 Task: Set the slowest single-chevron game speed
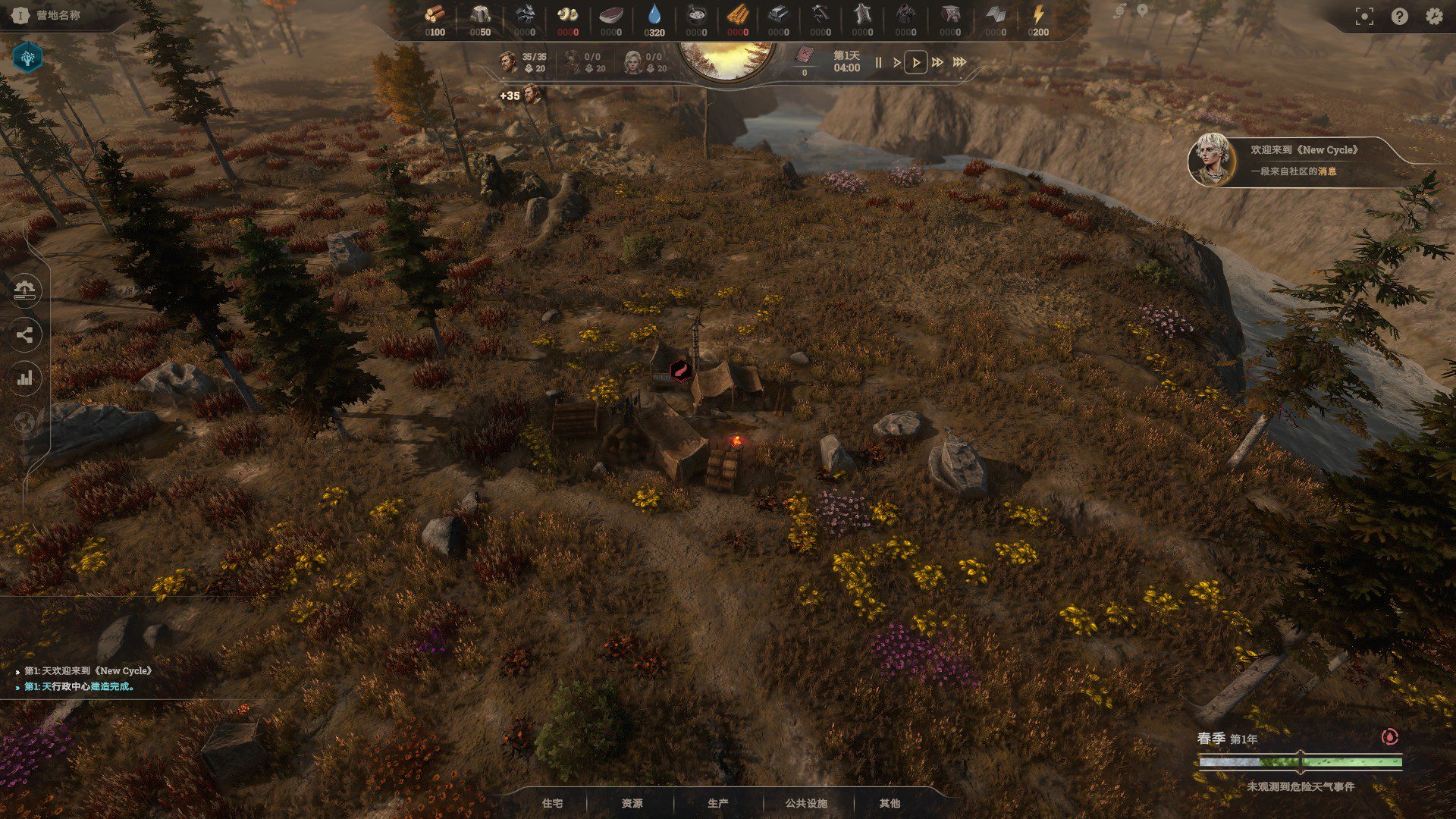pyautogui.click(x=896, y=62)
